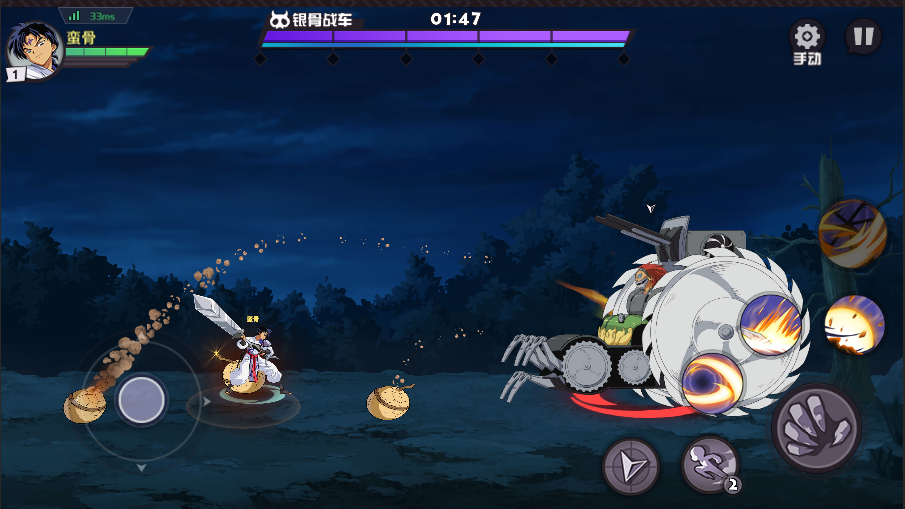Use the running figure dash skill
Screen dimensions: 905x509
click(710, 464)
